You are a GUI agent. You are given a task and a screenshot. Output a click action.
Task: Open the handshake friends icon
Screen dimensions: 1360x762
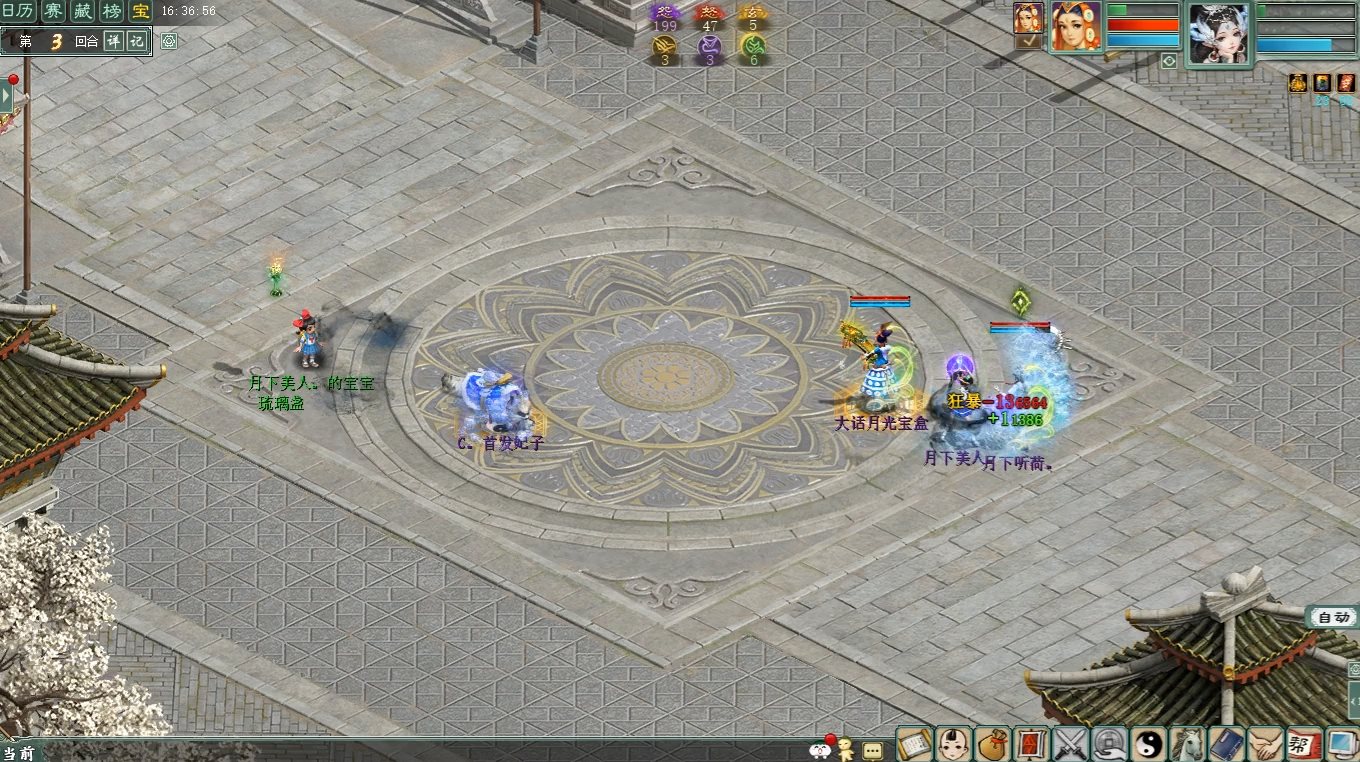1266,743
